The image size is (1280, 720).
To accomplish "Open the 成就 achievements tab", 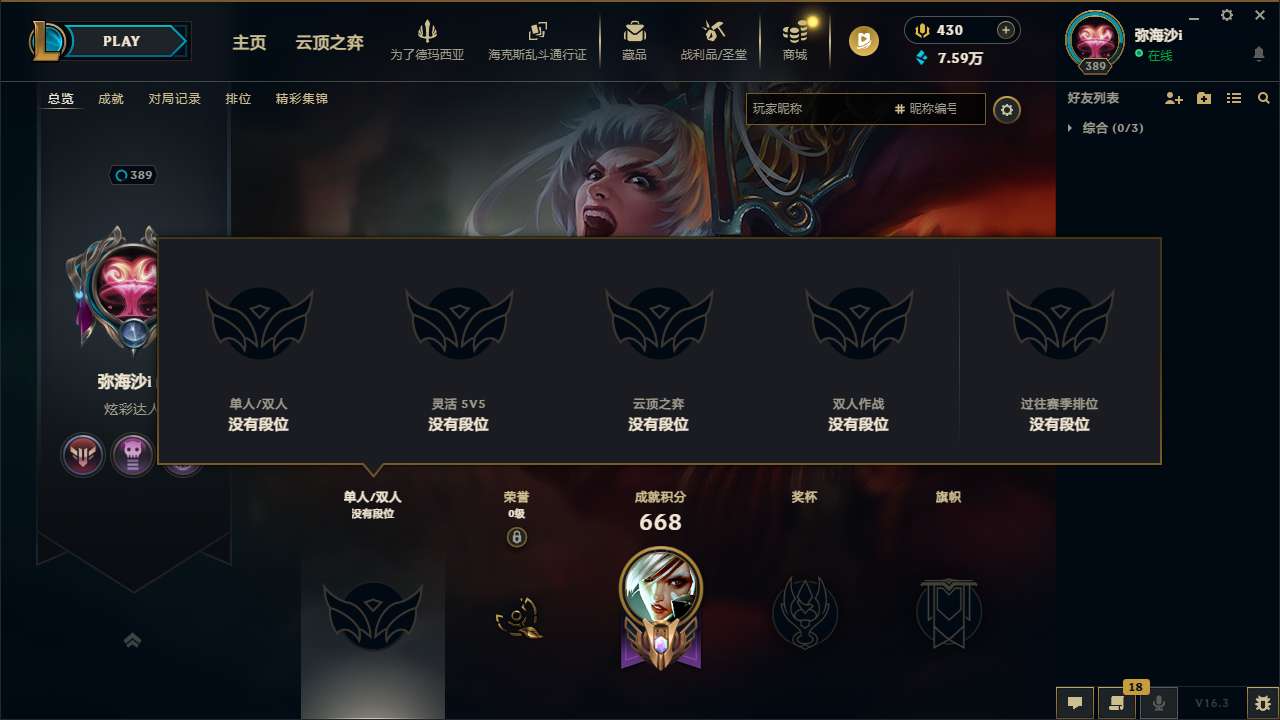I will [x=110, y=98].
